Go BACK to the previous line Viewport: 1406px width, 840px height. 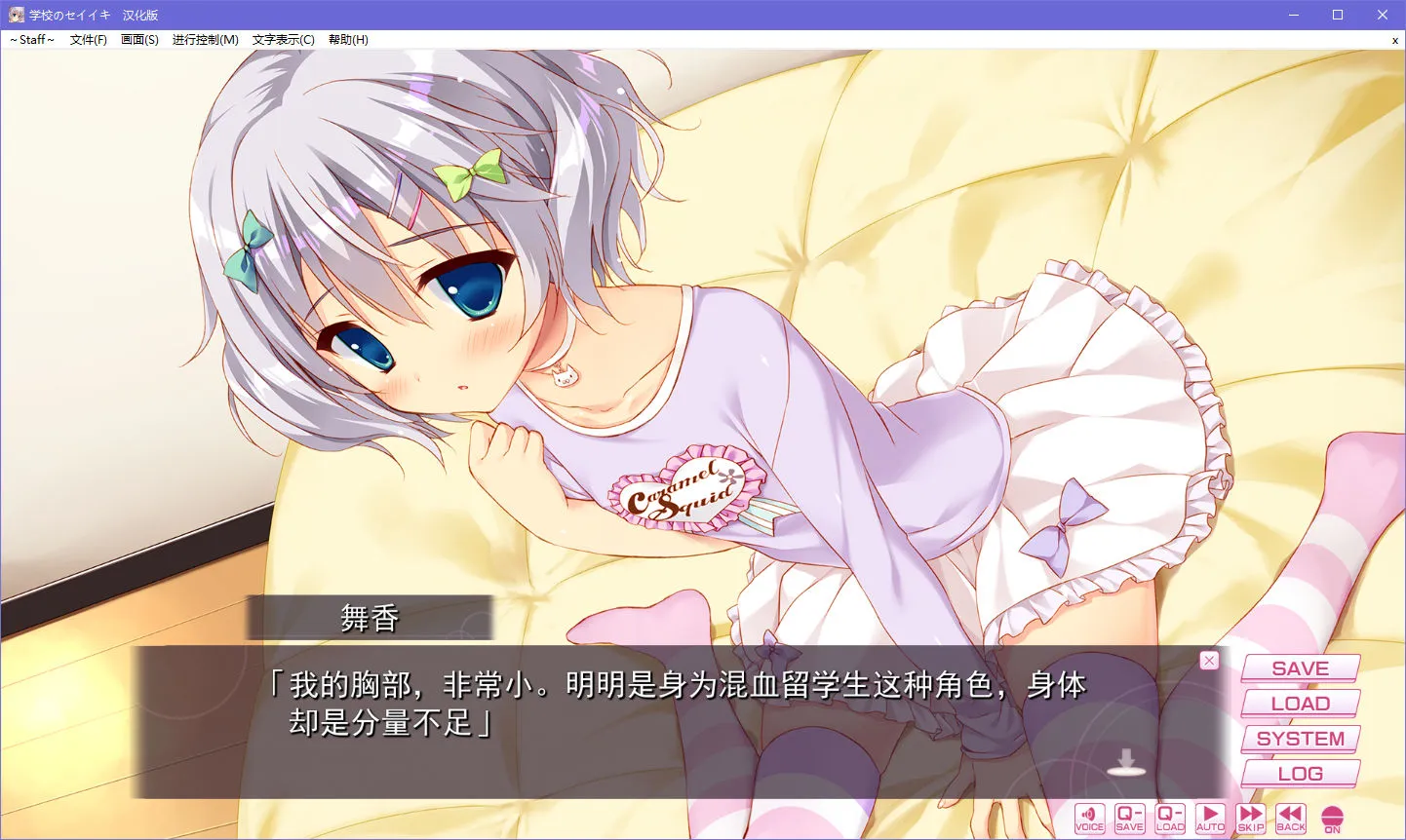tap(1291, 818)
